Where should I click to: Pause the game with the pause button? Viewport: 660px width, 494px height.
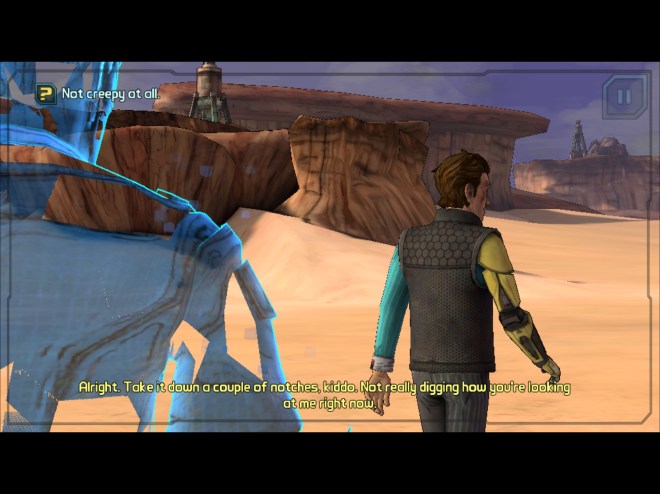tap(625, 97)
